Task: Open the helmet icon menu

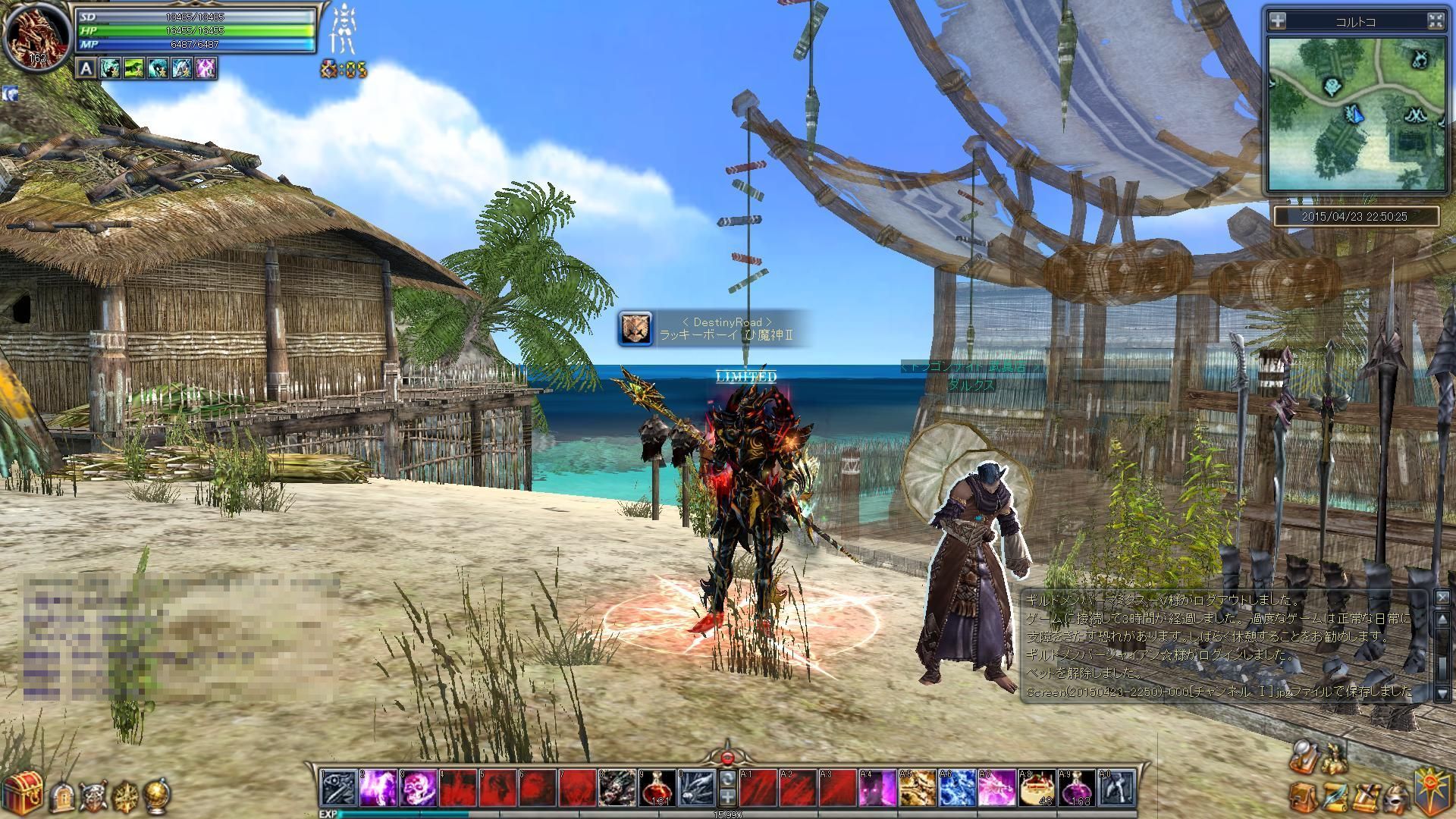Action: point(1398,796)
